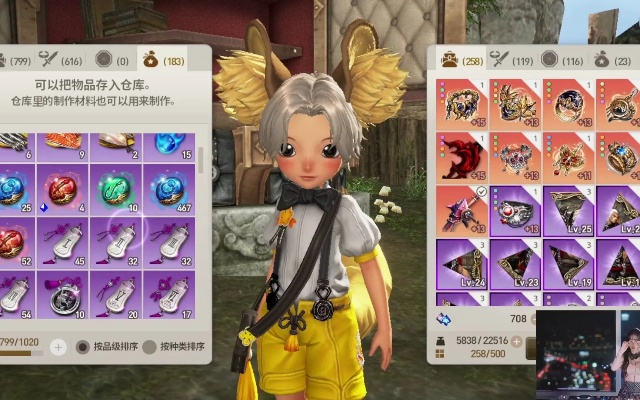This screenshot has width=640, height=400.
Task: Open inventory bag tab showing 258
Action: (x=459, y=60)
